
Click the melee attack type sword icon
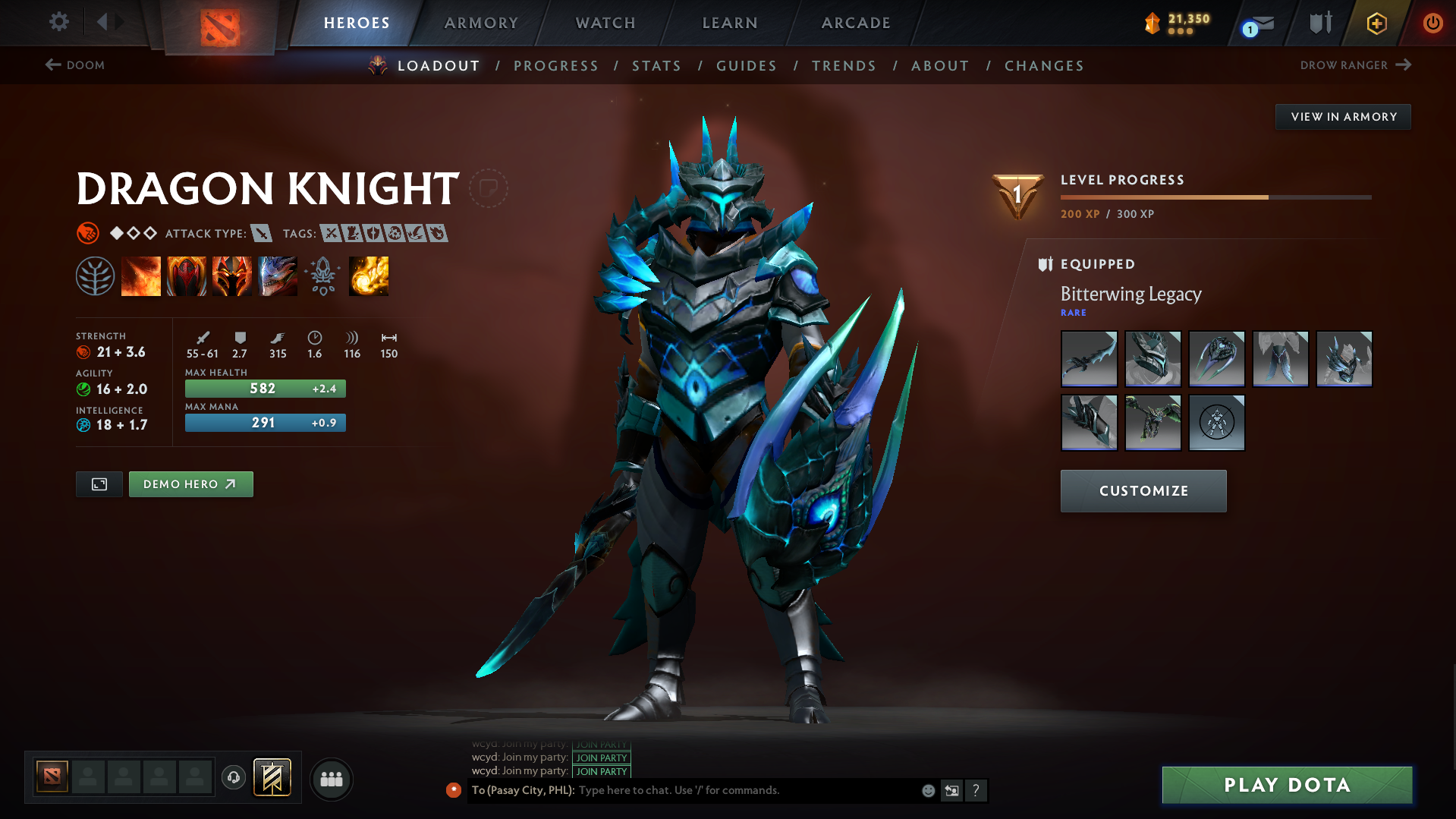[263, 234]
